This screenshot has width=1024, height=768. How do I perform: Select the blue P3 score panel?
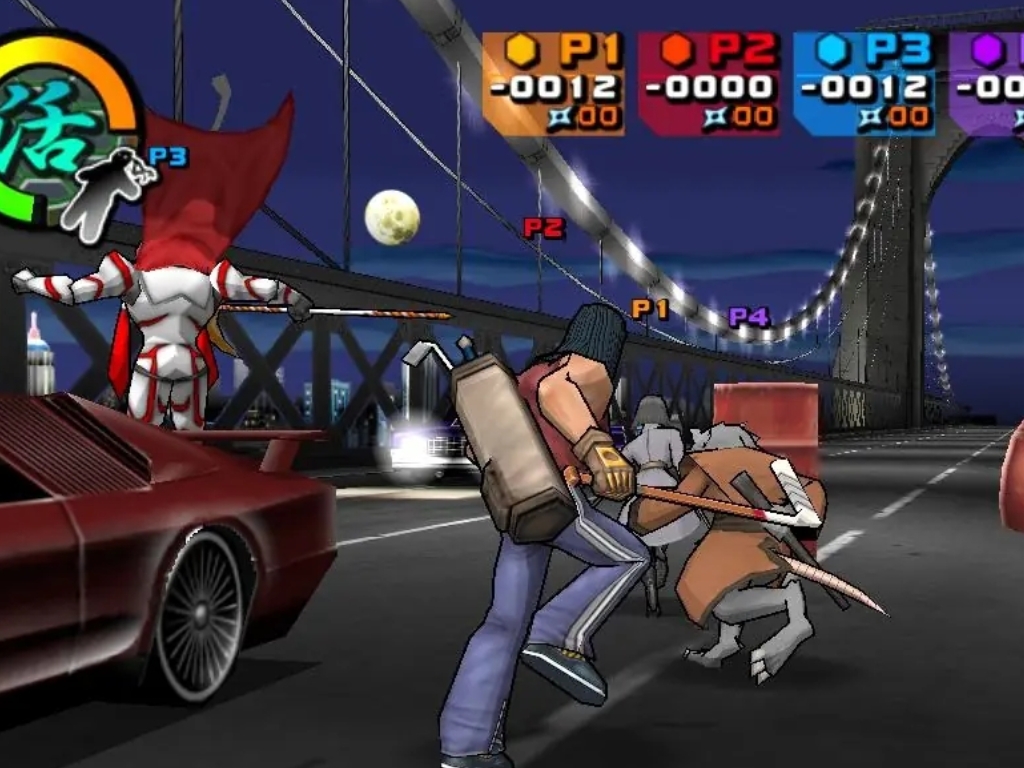864,84
